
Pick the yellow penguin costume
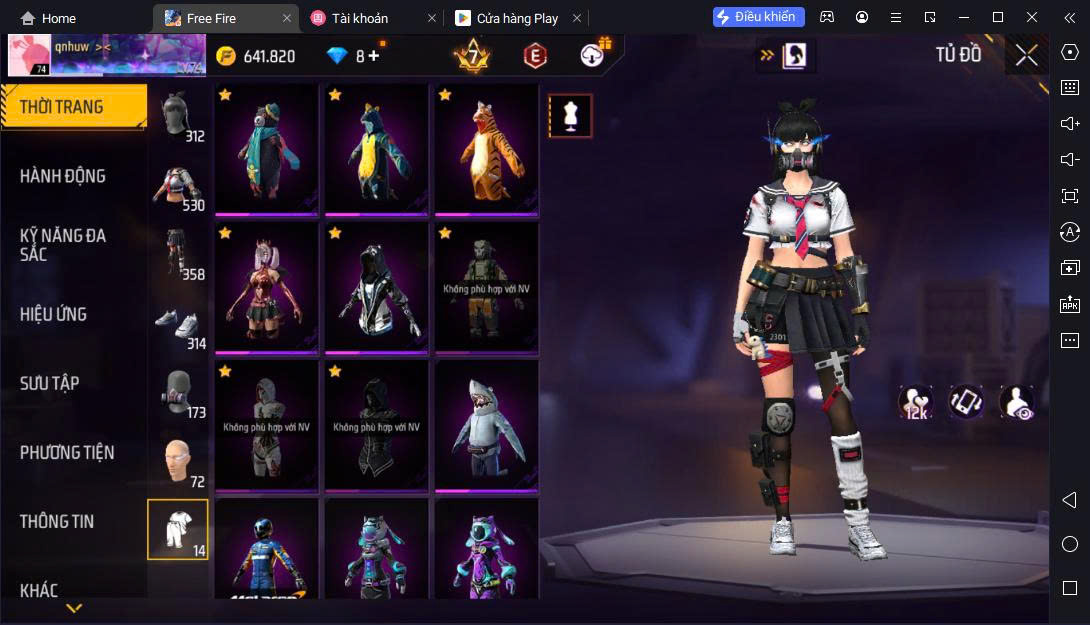(376, 148)
